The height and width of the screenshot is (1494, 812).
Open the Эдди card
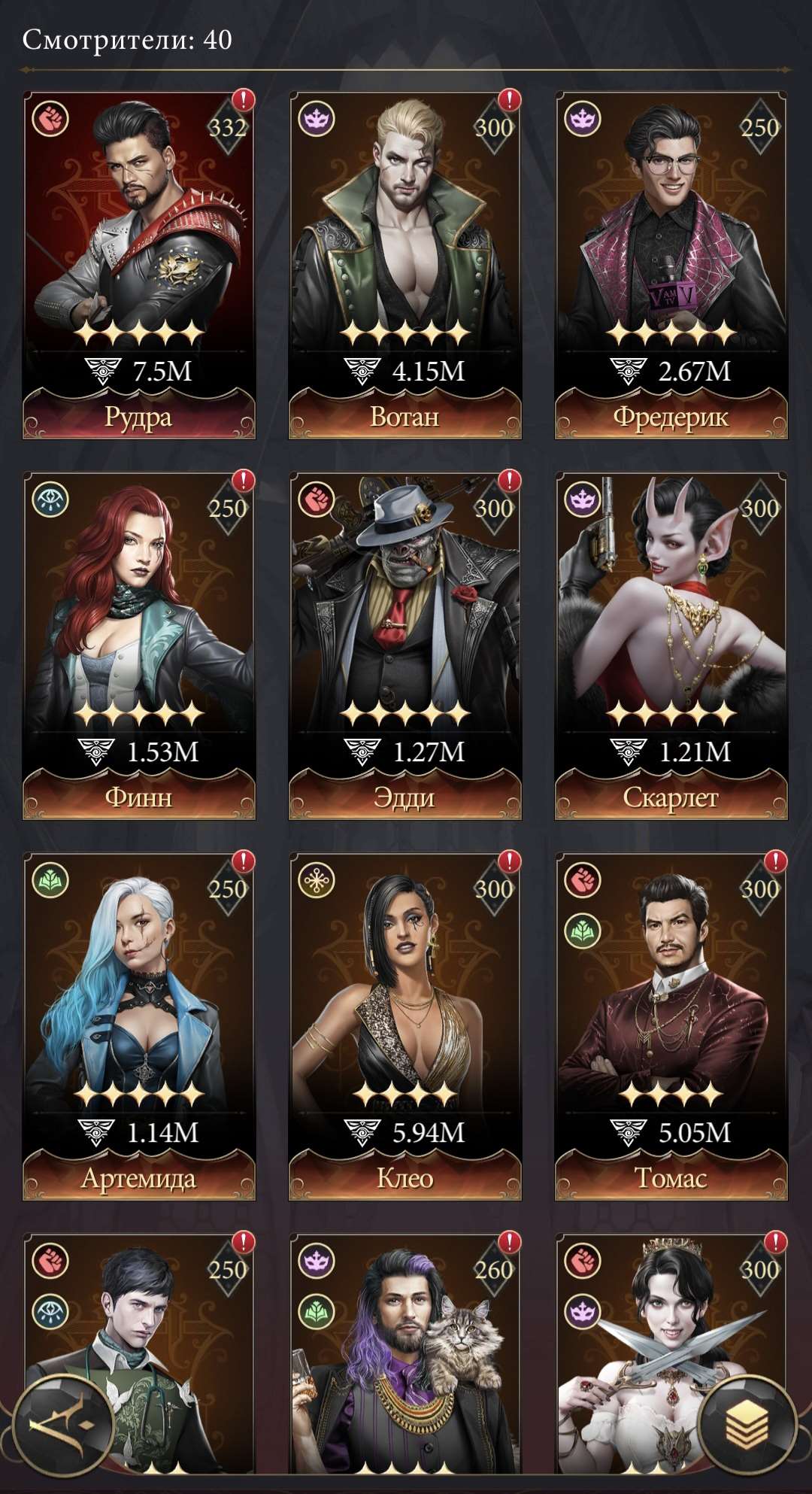pos(405,644)
